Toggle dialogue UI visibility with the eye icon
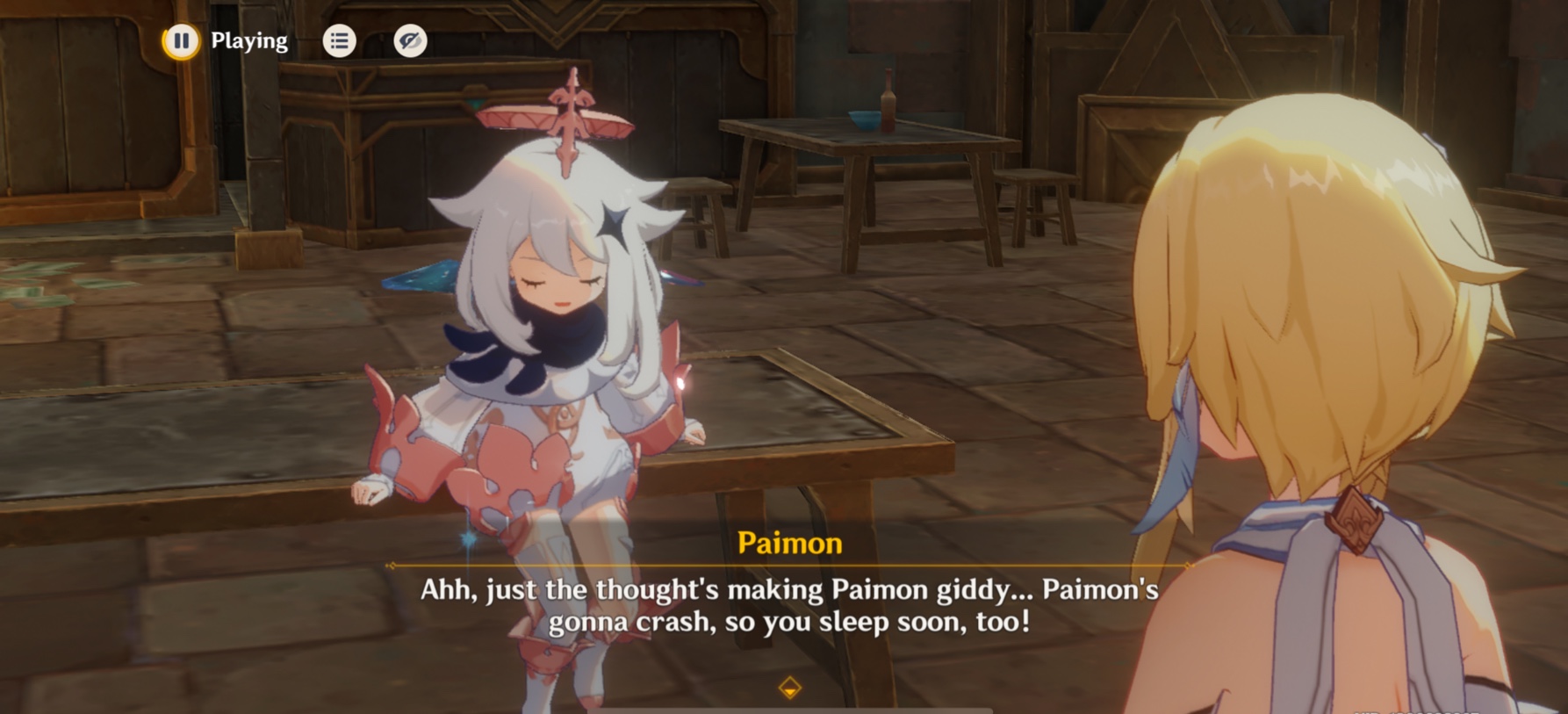 tap(407, 40)
